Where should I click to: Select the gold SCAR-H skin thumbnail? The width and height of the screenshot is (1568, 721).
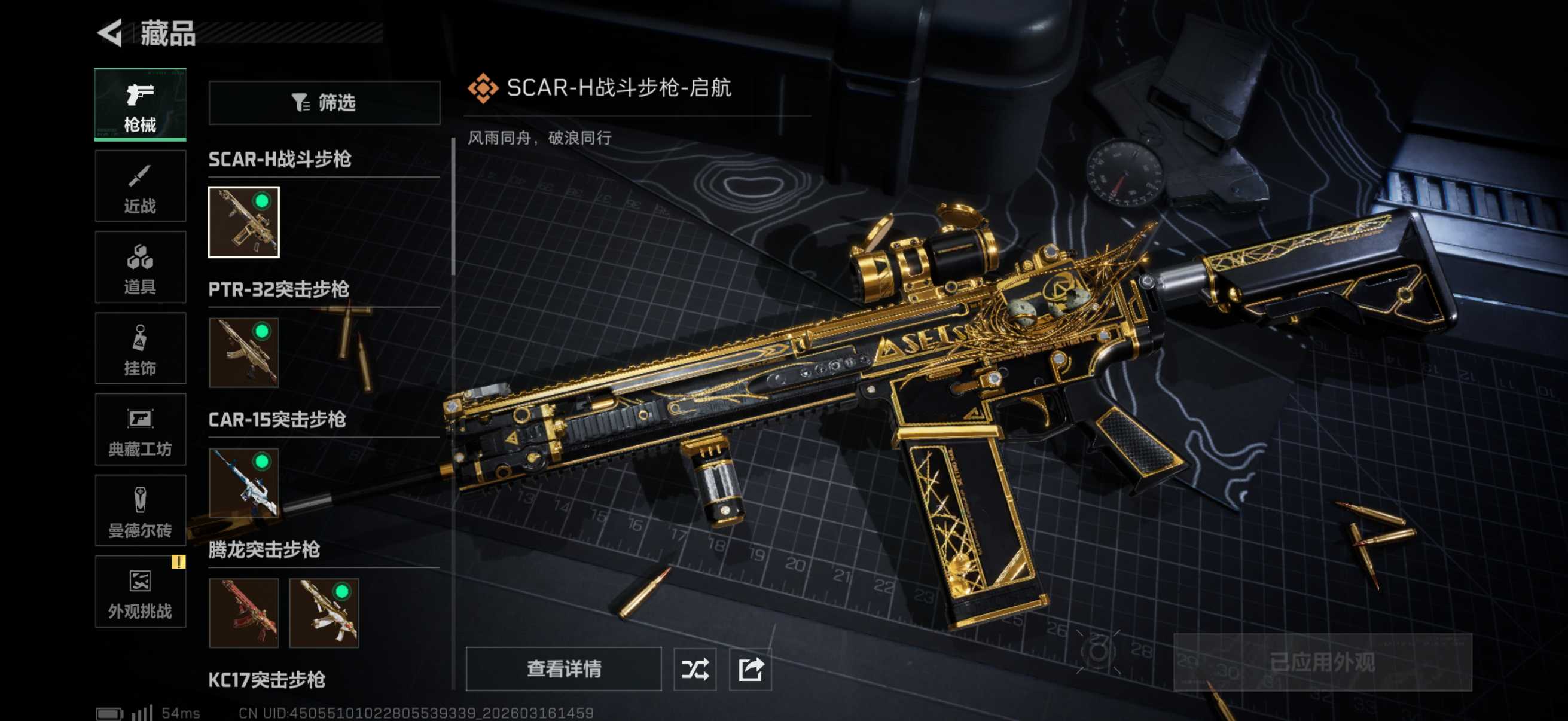point(243,222)
